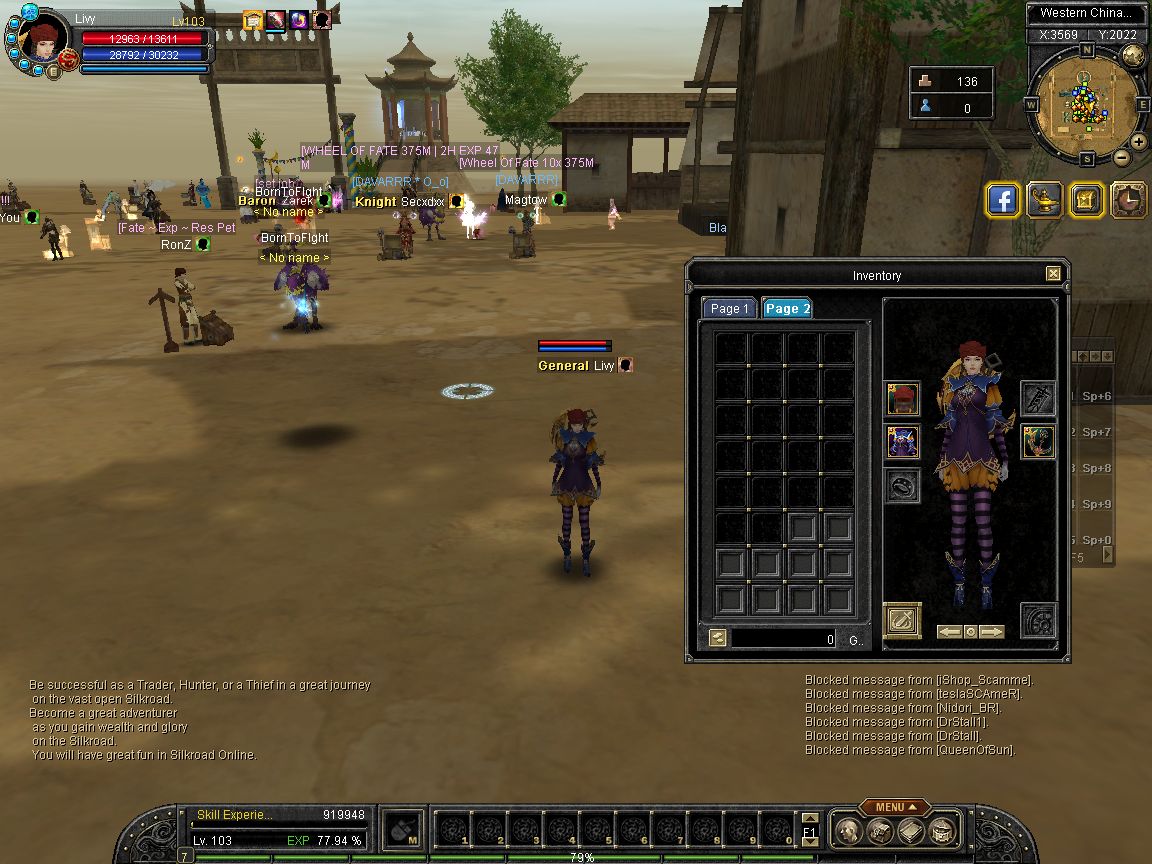Open the Facebook shortcut icon
Image resolution: width=1152 pixels, height=864 pixels.
click(x=1002, y=200)
